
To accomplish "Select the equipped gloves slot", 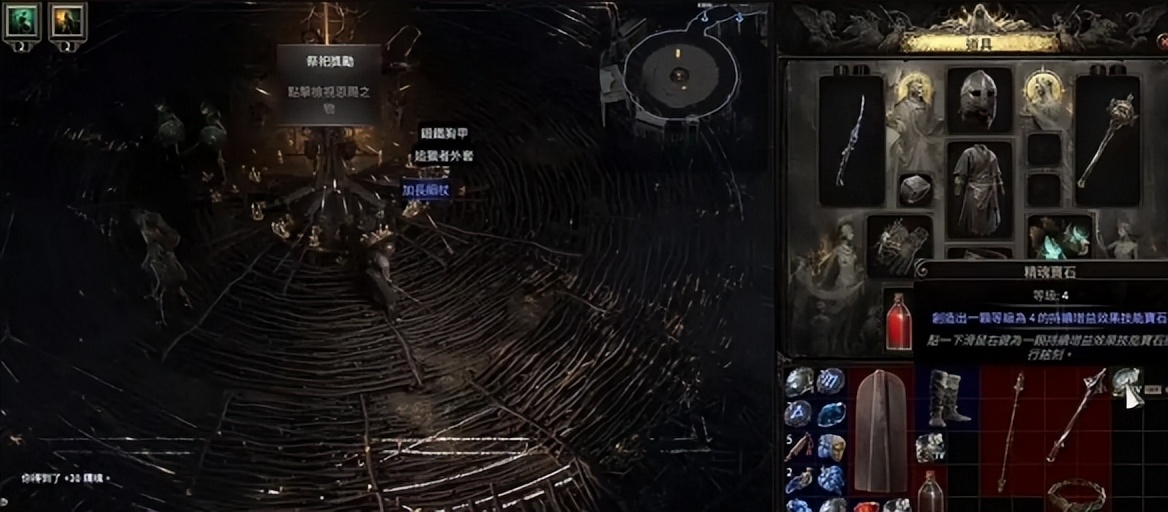I will (899, 245).
